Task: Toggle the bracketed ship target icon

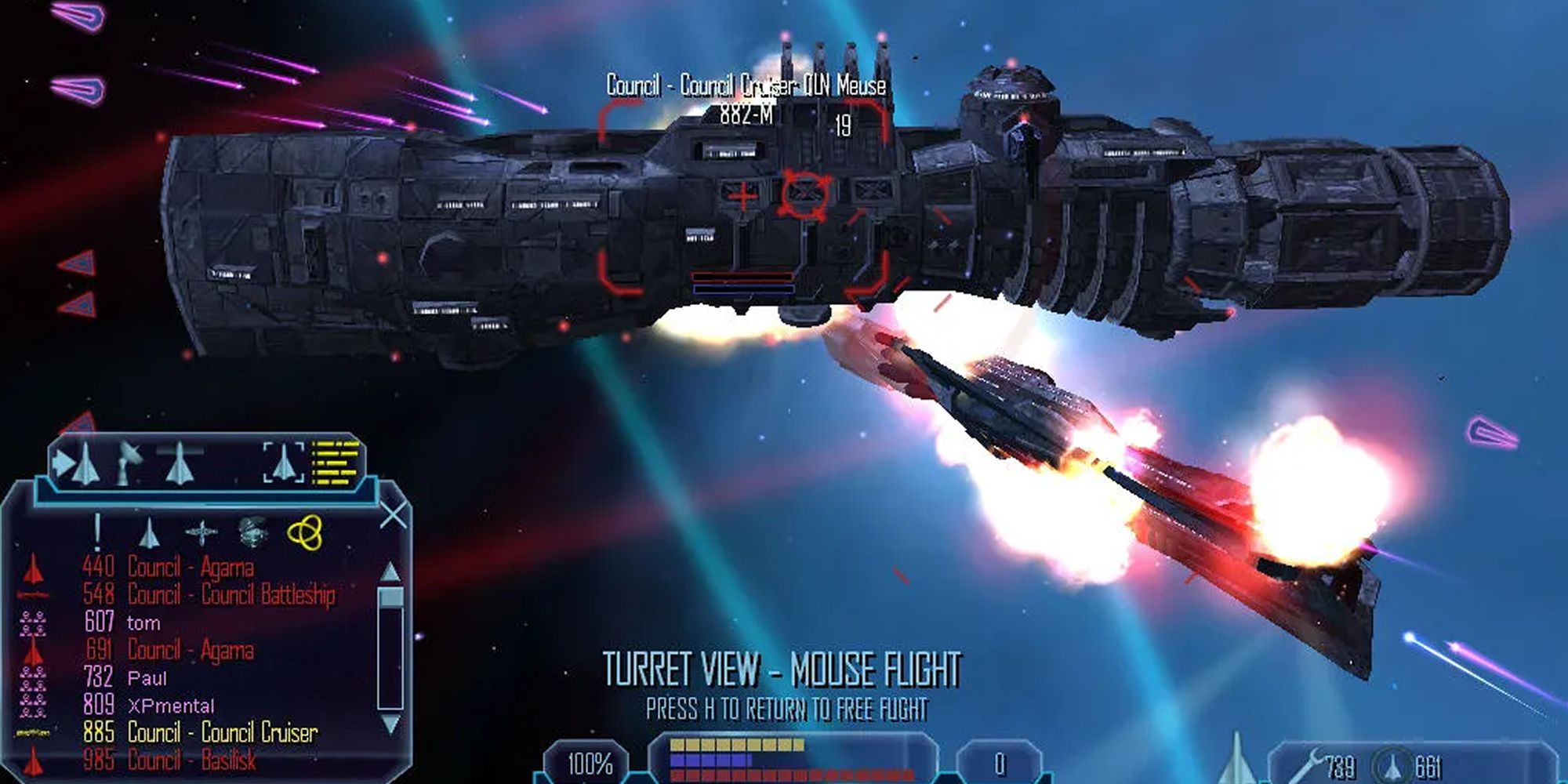Action: tap(282, 463)
